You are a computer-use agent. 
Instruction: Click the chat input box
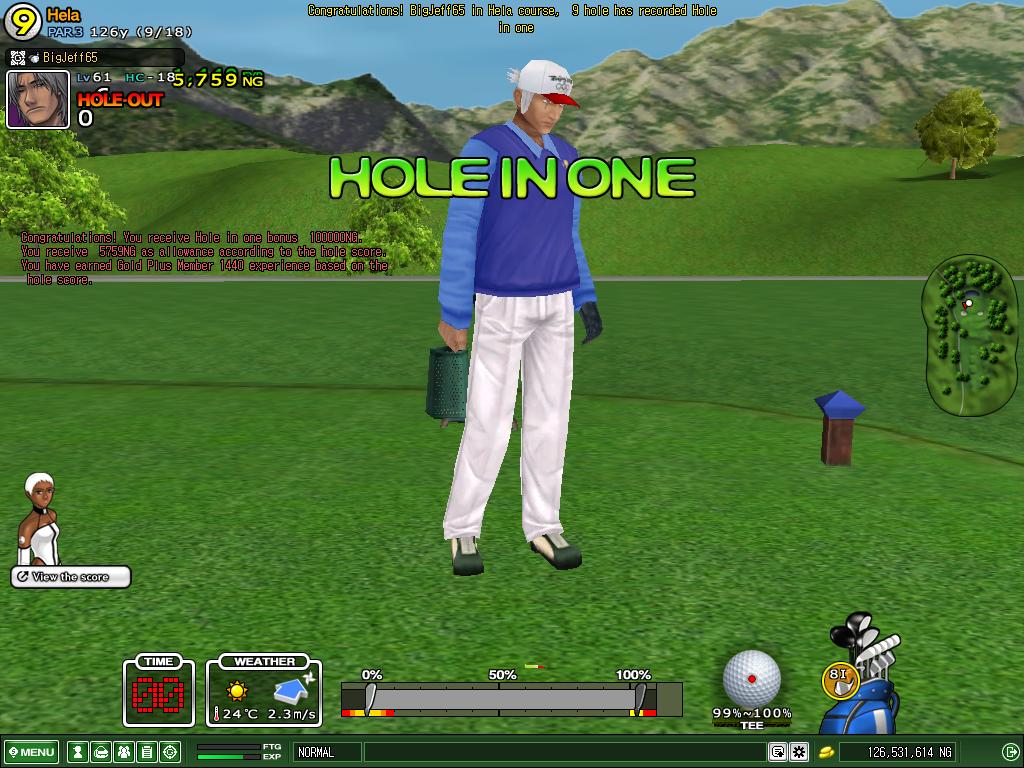(564, 752)
